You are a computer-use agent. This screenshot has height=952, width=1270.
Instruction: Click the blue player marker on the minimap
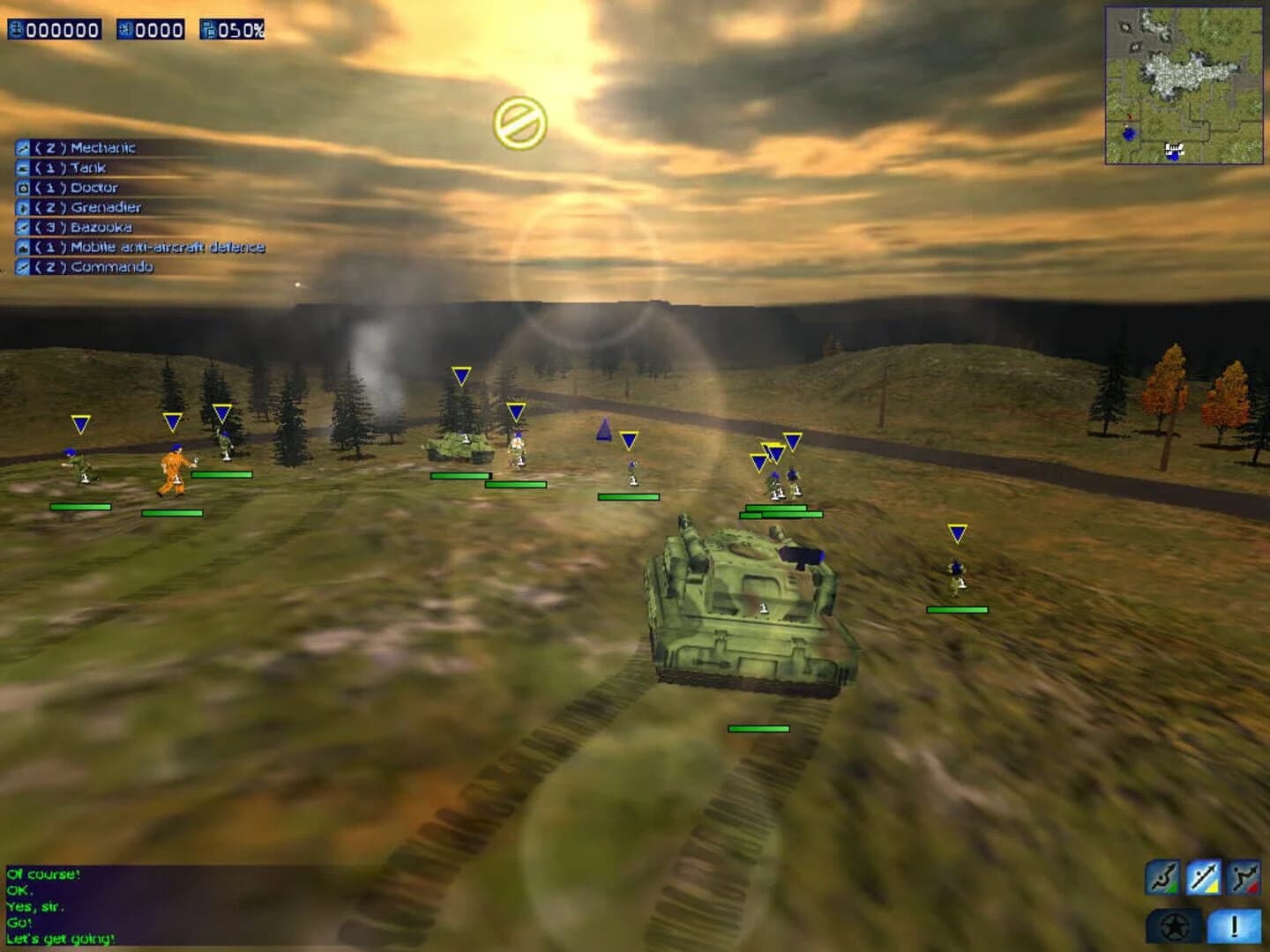pos(1128,136)
